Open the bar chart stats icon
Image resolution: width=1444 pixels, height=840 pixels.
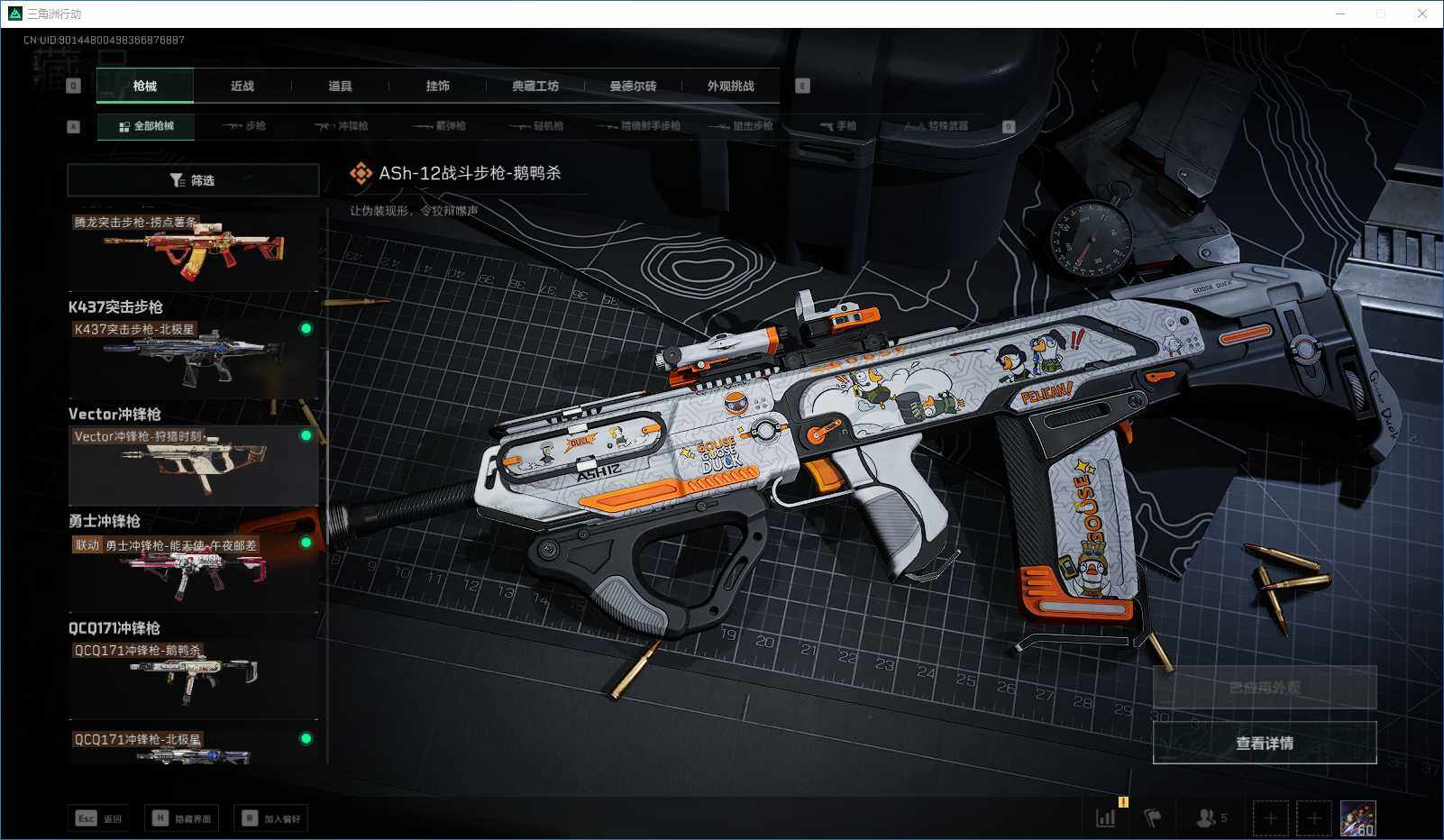coord(1106,818)
